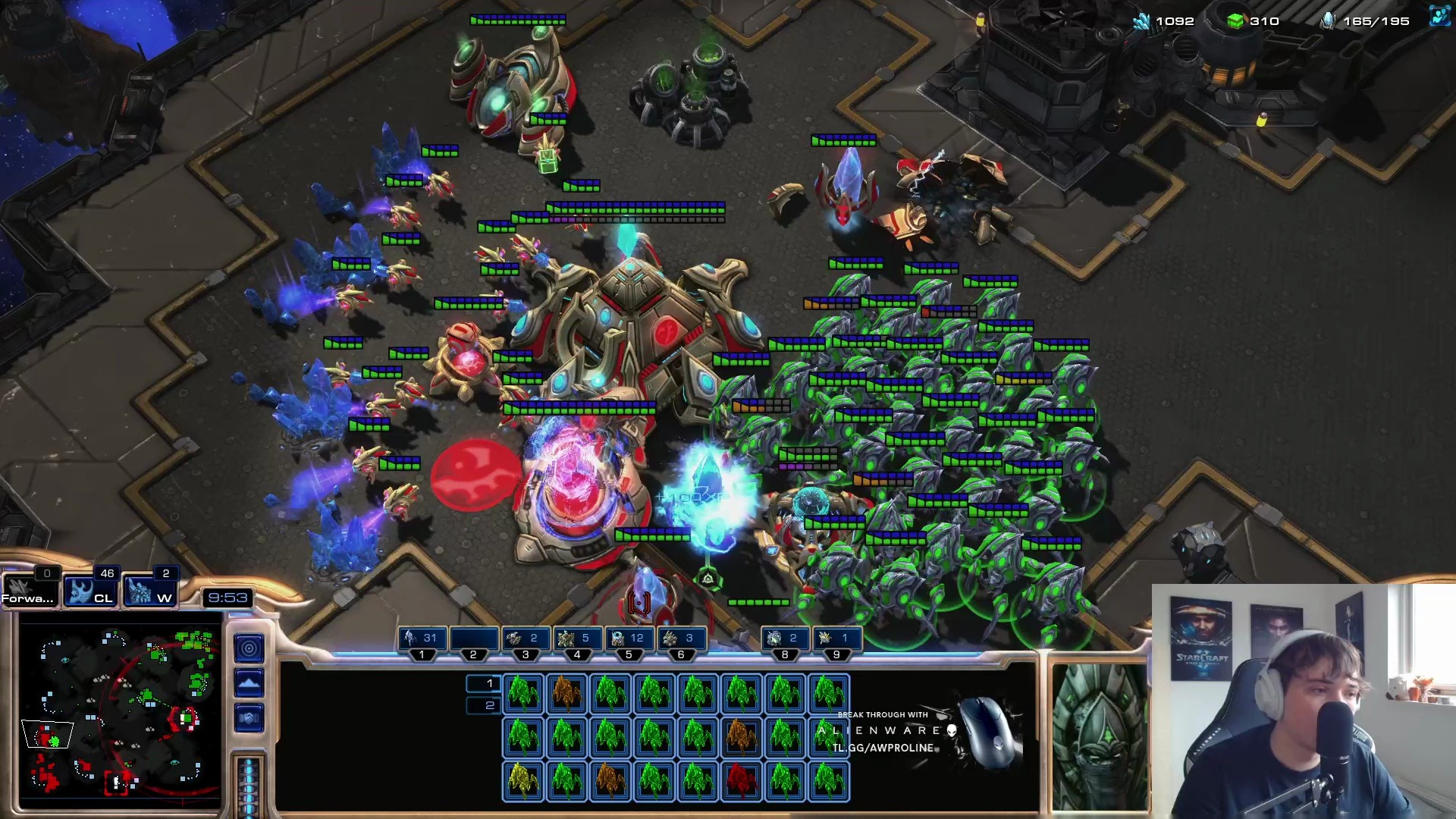Click the Stalker unit portrait
Screen dimensions: 1456x819
click(1099, 736)
